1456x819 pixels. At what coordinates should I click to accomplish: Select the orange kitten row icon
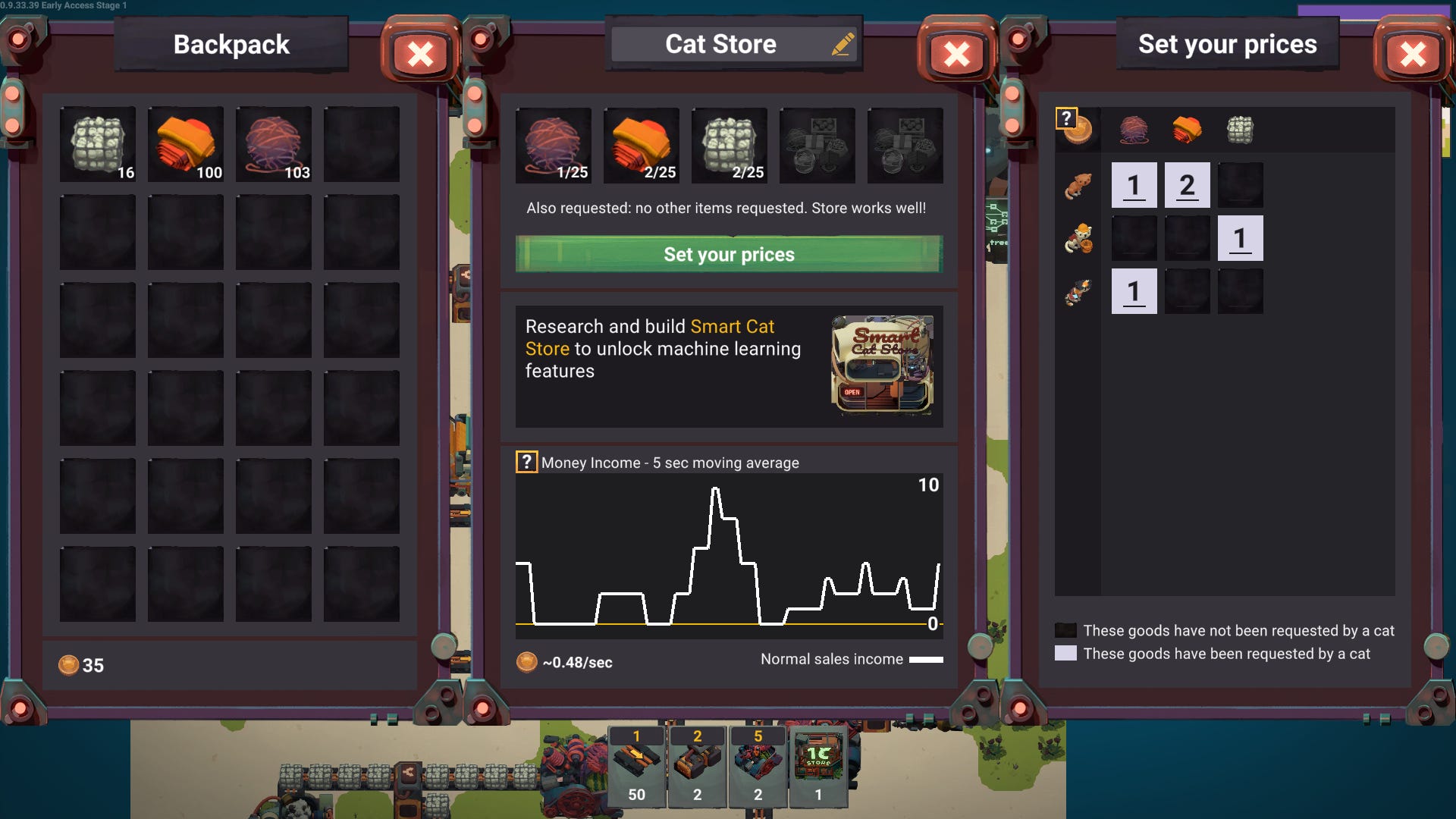[x=1078, y=184]
